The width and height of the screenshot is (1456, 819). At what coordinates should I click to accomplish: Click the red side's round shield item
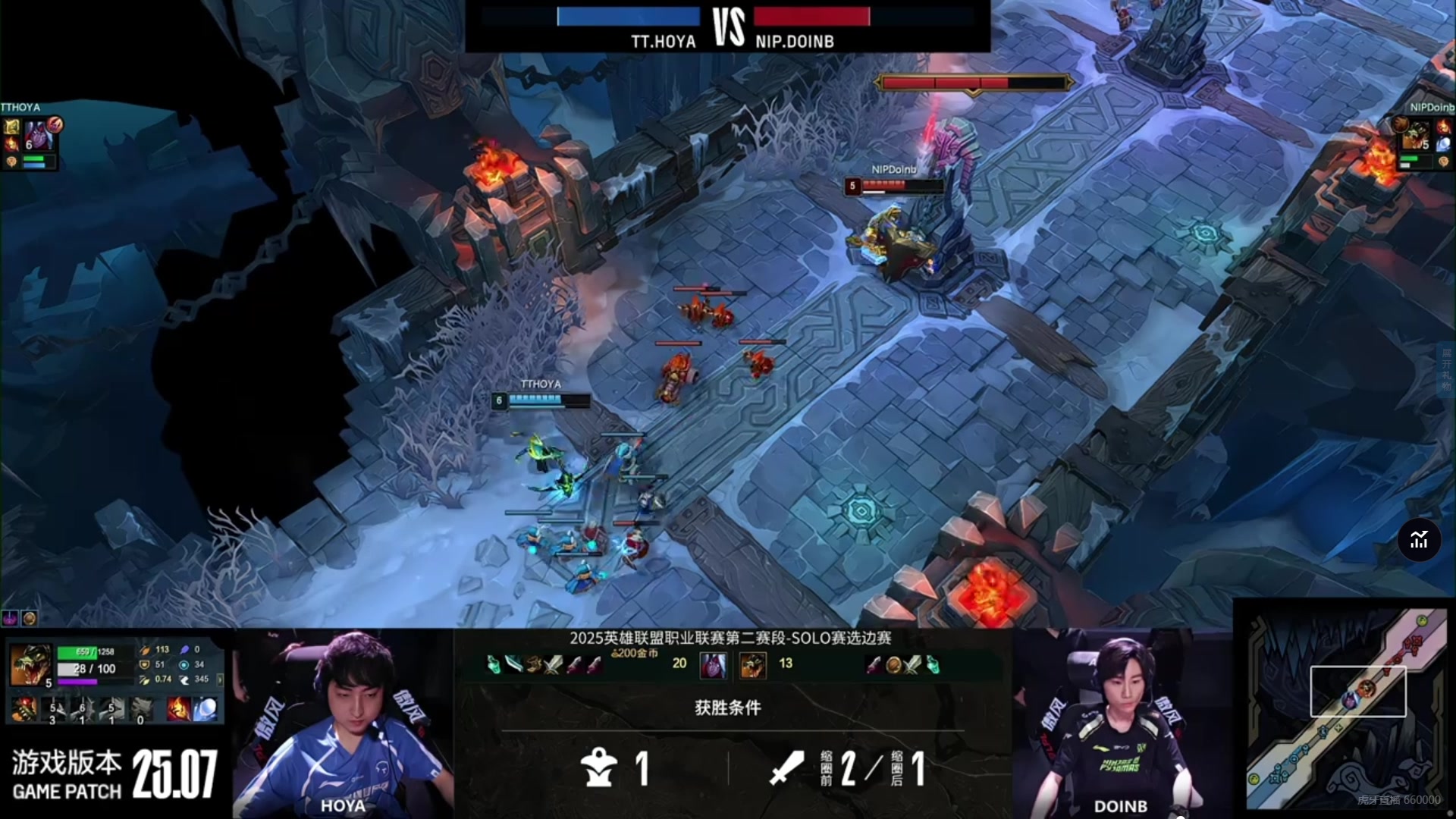[x=893, y=665]
